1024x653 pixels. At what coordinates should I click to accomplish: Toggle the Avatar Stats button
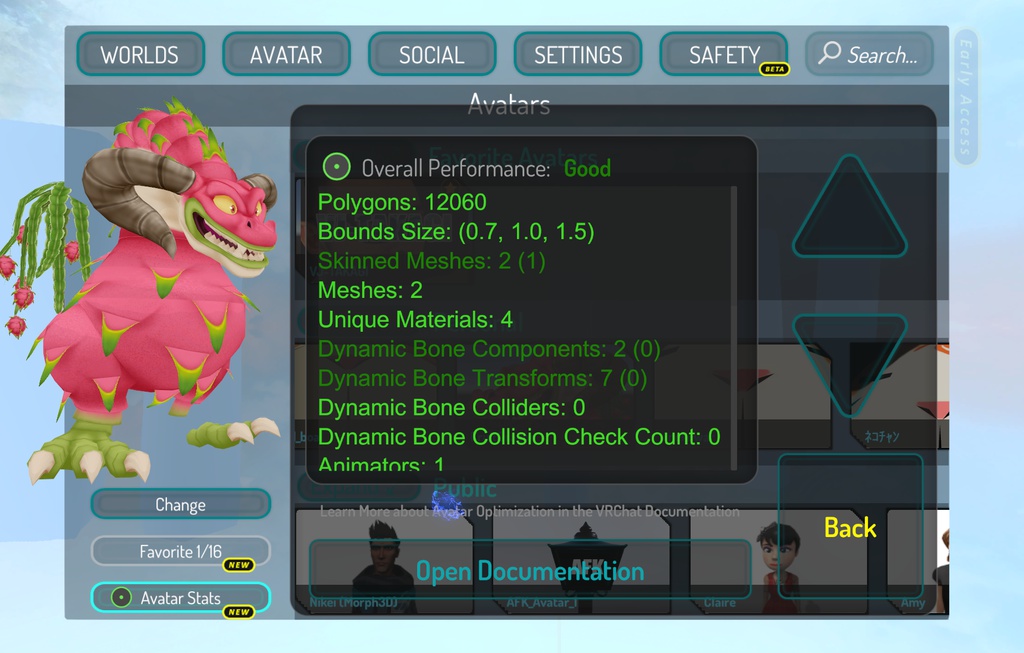coord(180,598)
